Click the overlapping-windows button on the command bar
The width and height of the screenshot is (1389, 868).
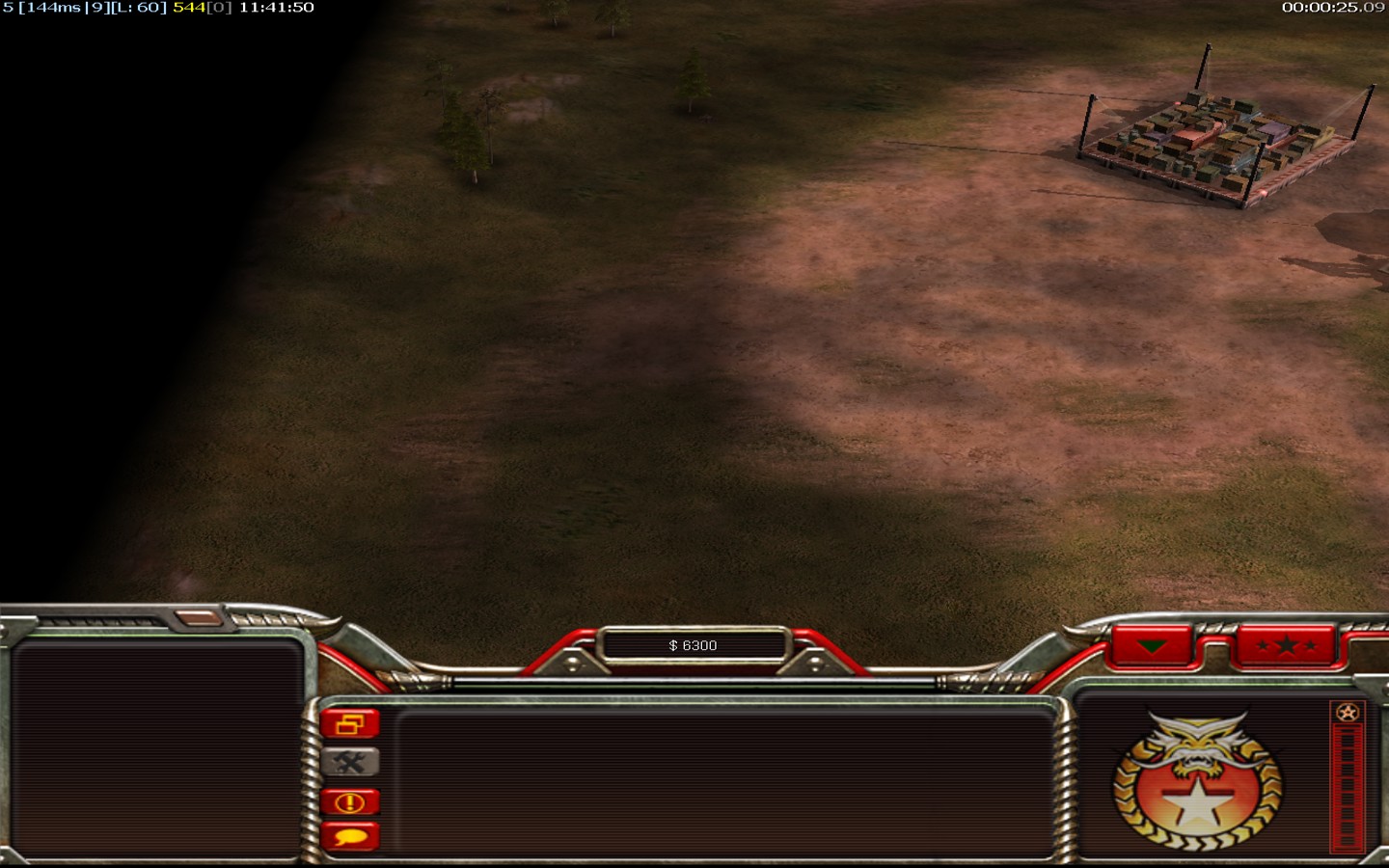(350, 723)
